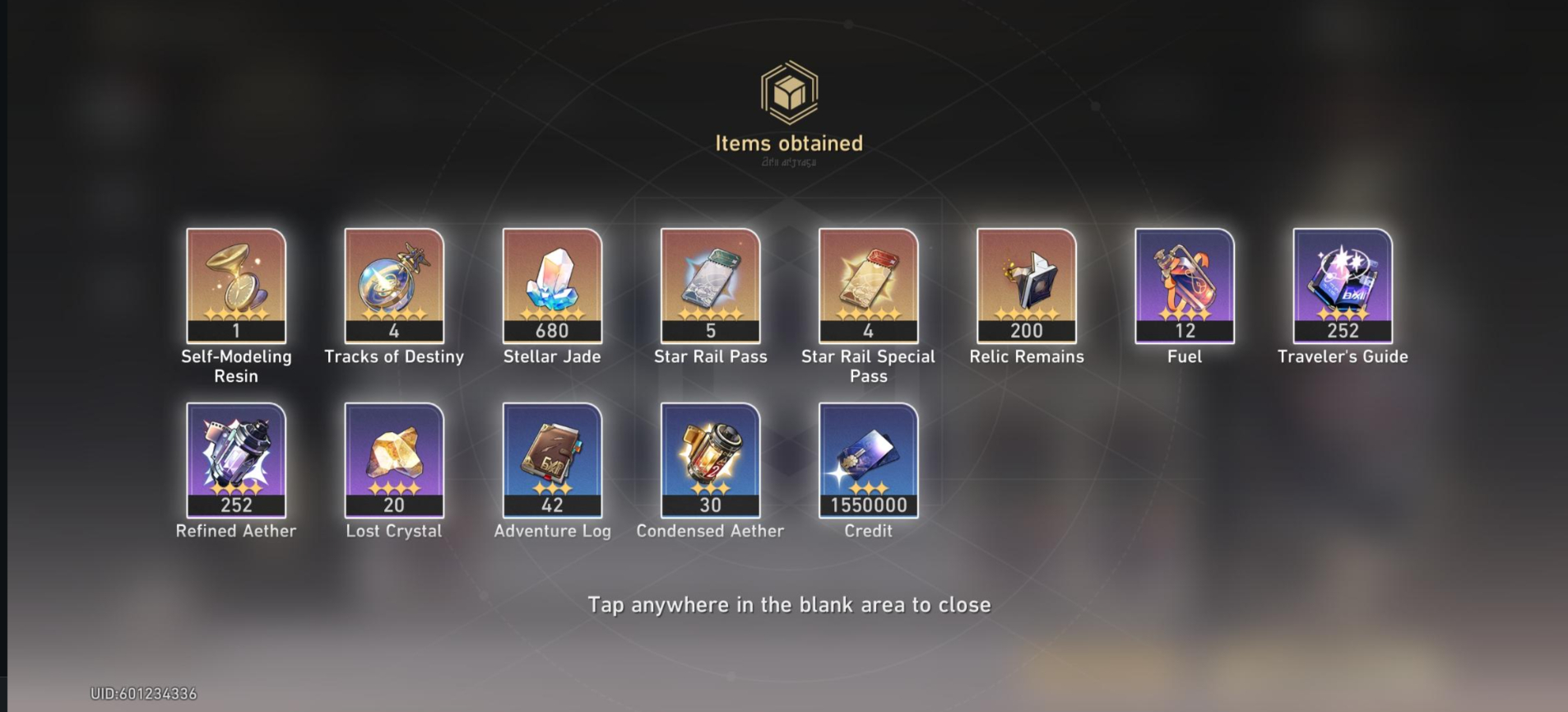Image resolution: width=1568 pixels, height=712 pixels.
Task: Click the Credit reward tile
Action: click(x=868, y=459)
